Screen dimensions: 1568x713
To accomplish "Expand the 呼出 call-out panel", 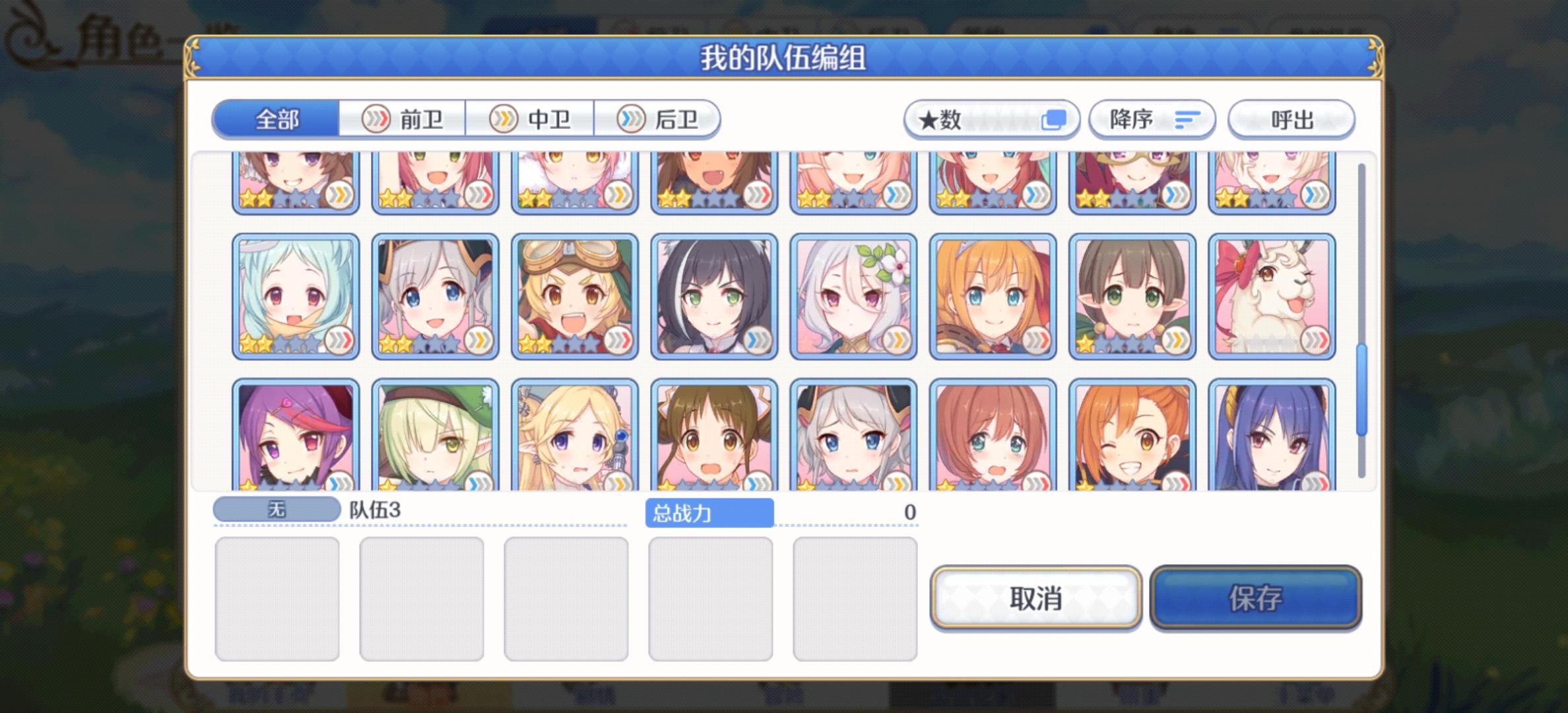I will click(1291, 119).
